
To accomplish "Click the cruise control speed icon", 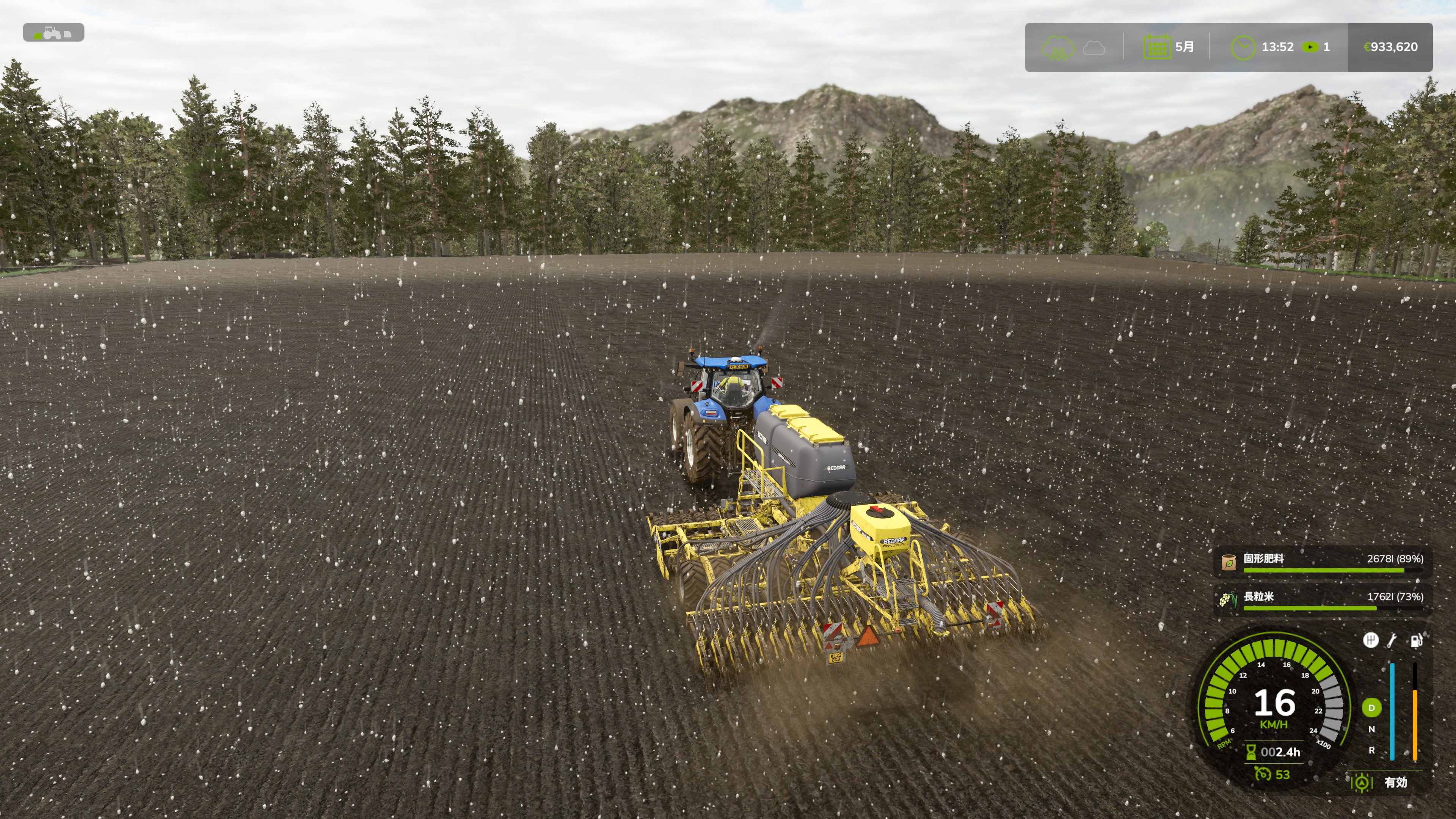I will coord(1261,774).
